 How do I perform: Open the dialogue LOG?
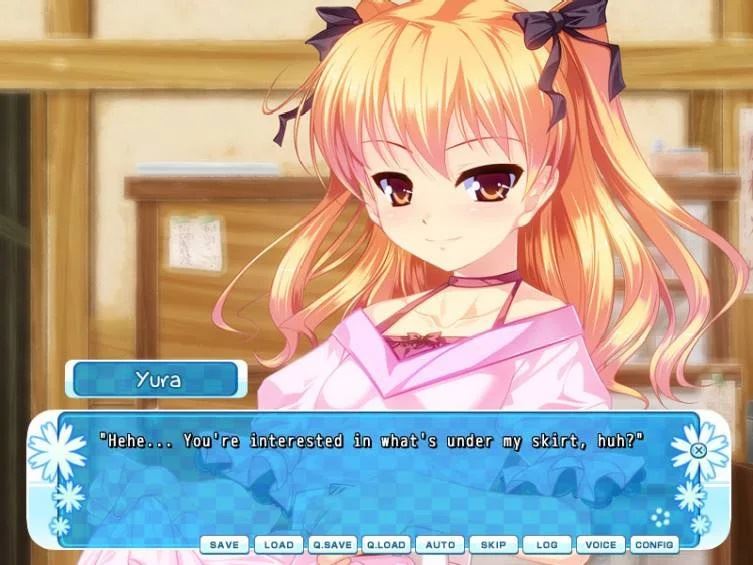click(x=547, y=545)
